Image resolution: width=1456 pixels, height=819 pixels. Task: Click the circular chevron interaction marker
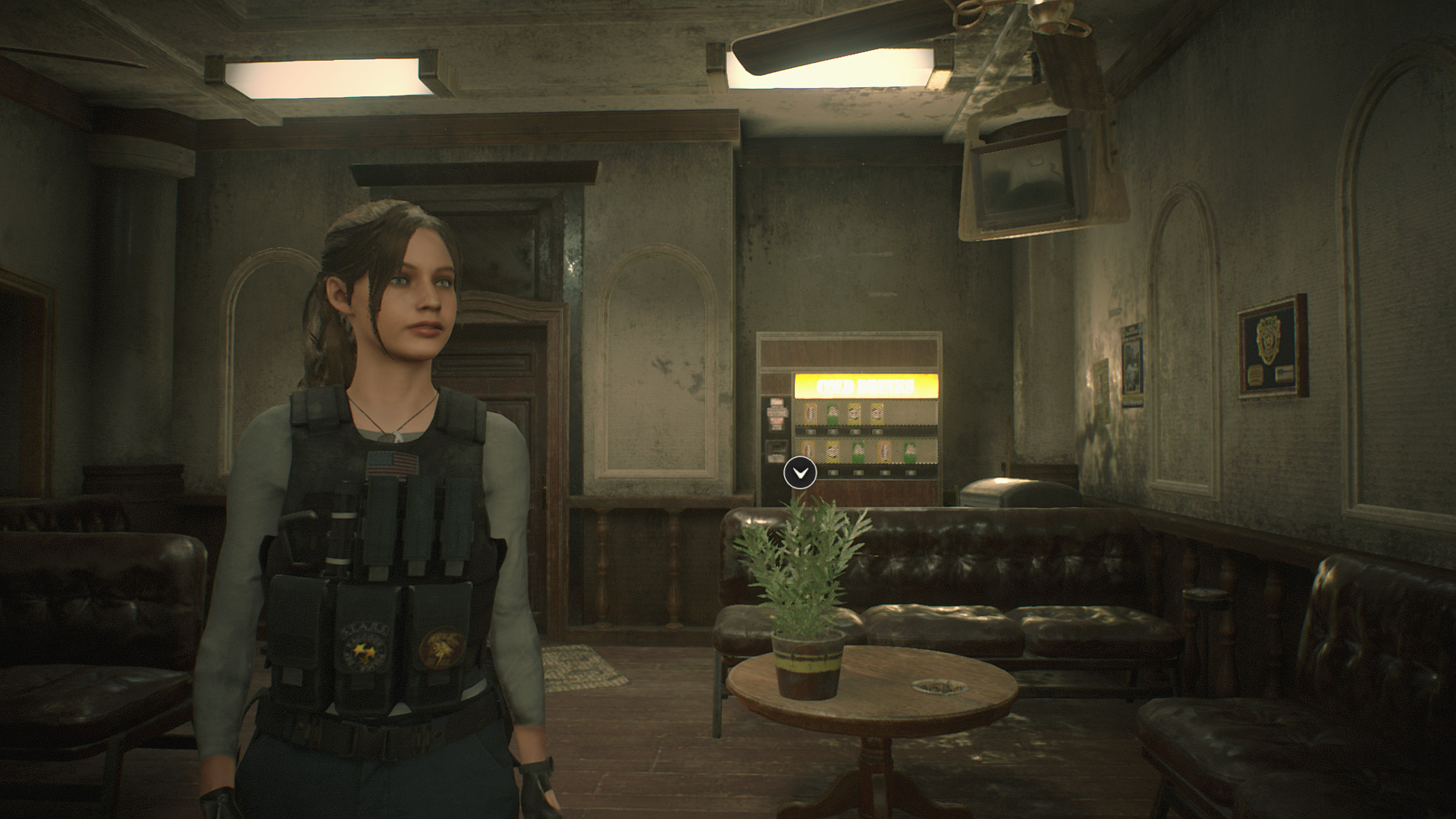[x=800, y=472]
